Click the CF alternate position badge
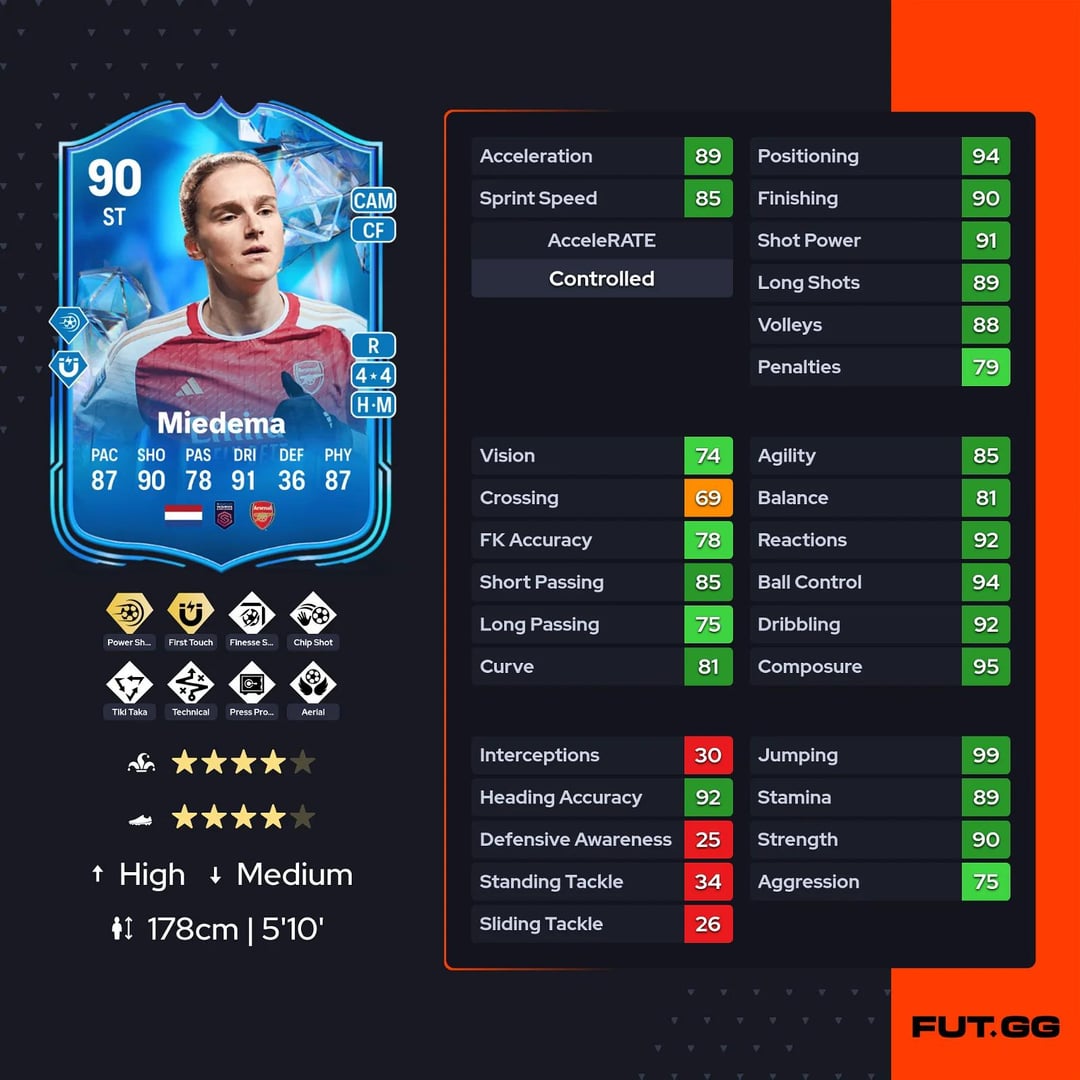 pos(373,231)
